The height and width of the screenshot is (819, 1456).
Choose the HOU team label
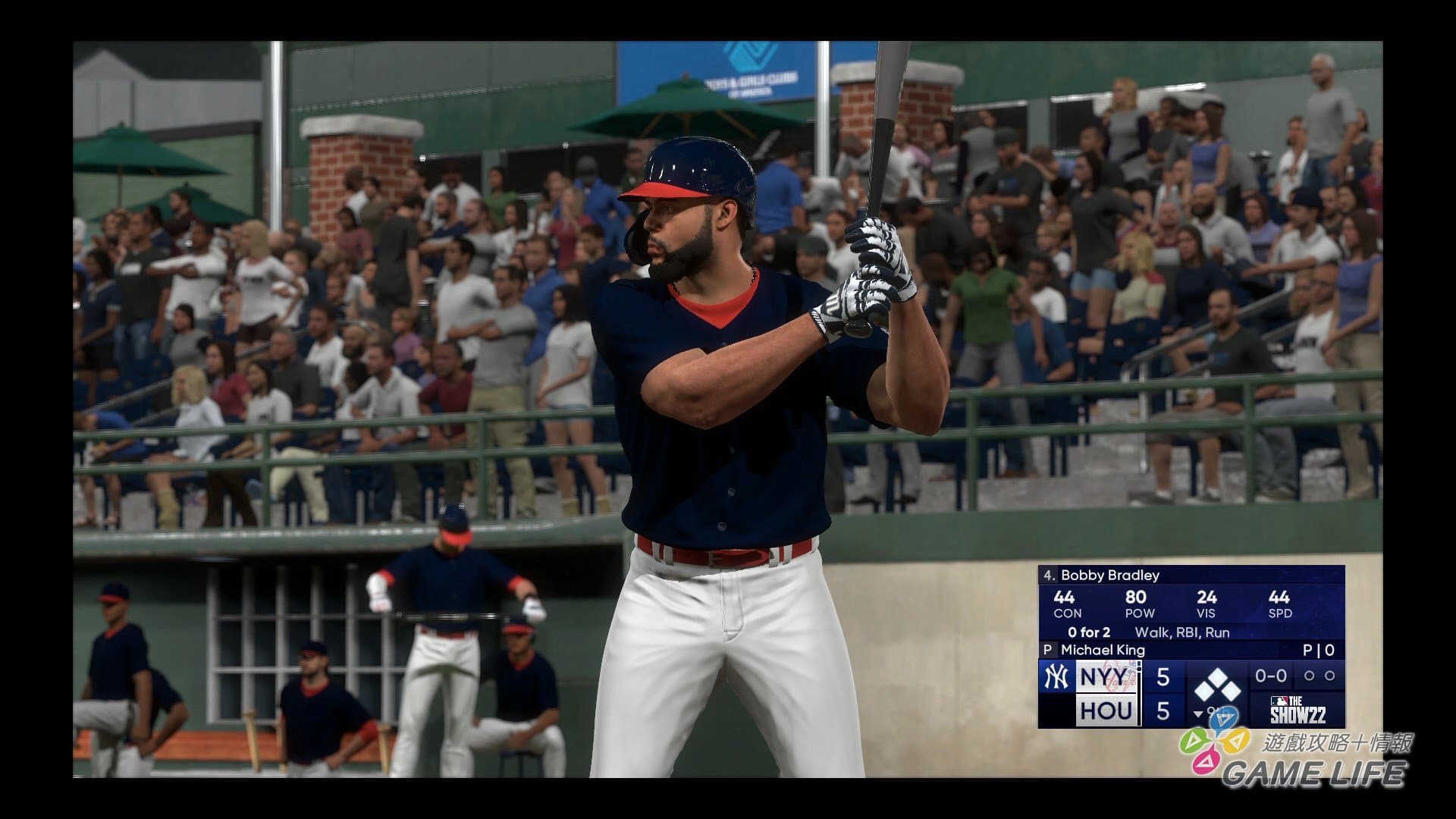click(1107, 711)
